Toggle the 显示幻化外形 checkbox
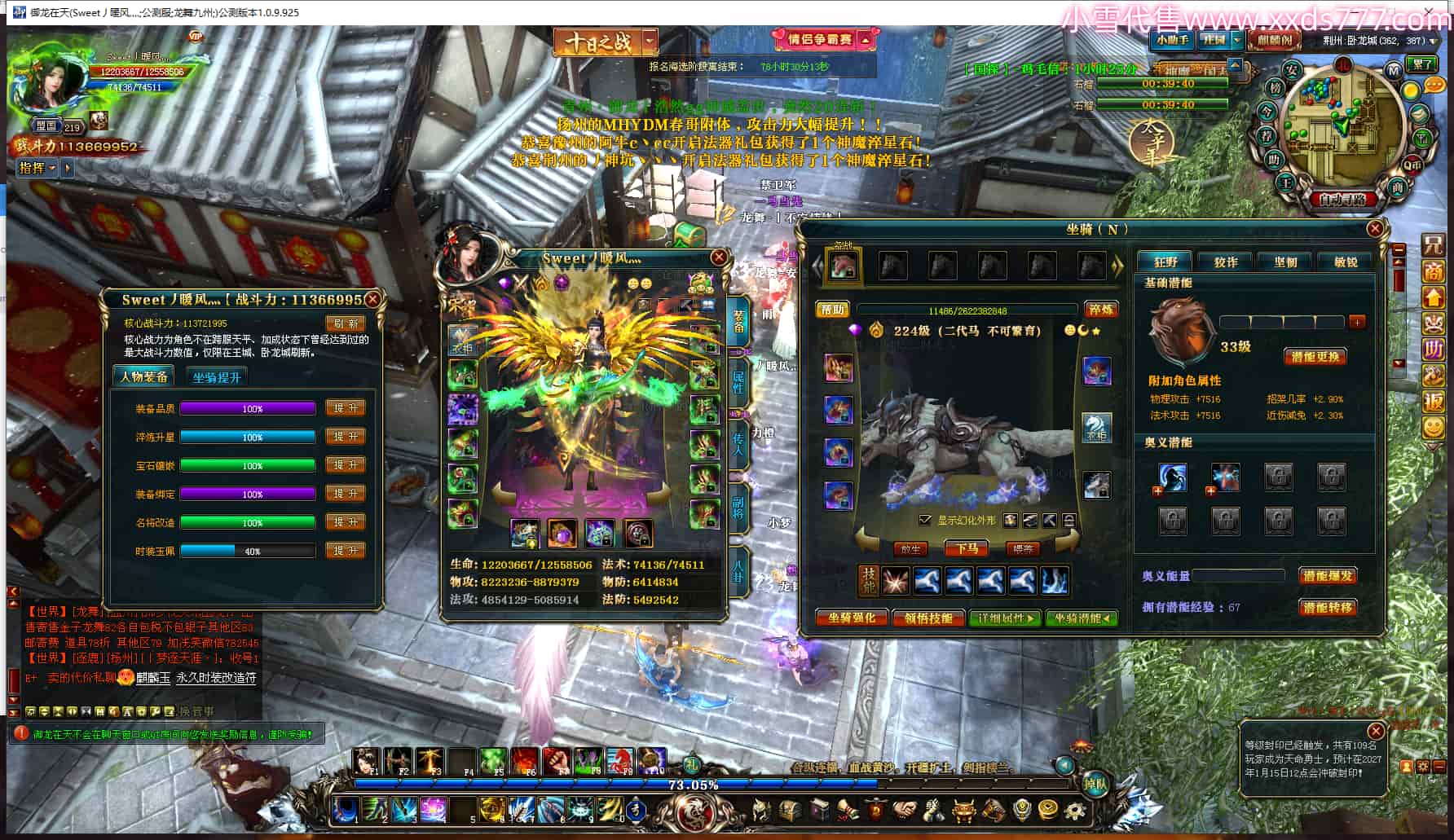This screenshot has width=1454, height=840. [924, 520]
